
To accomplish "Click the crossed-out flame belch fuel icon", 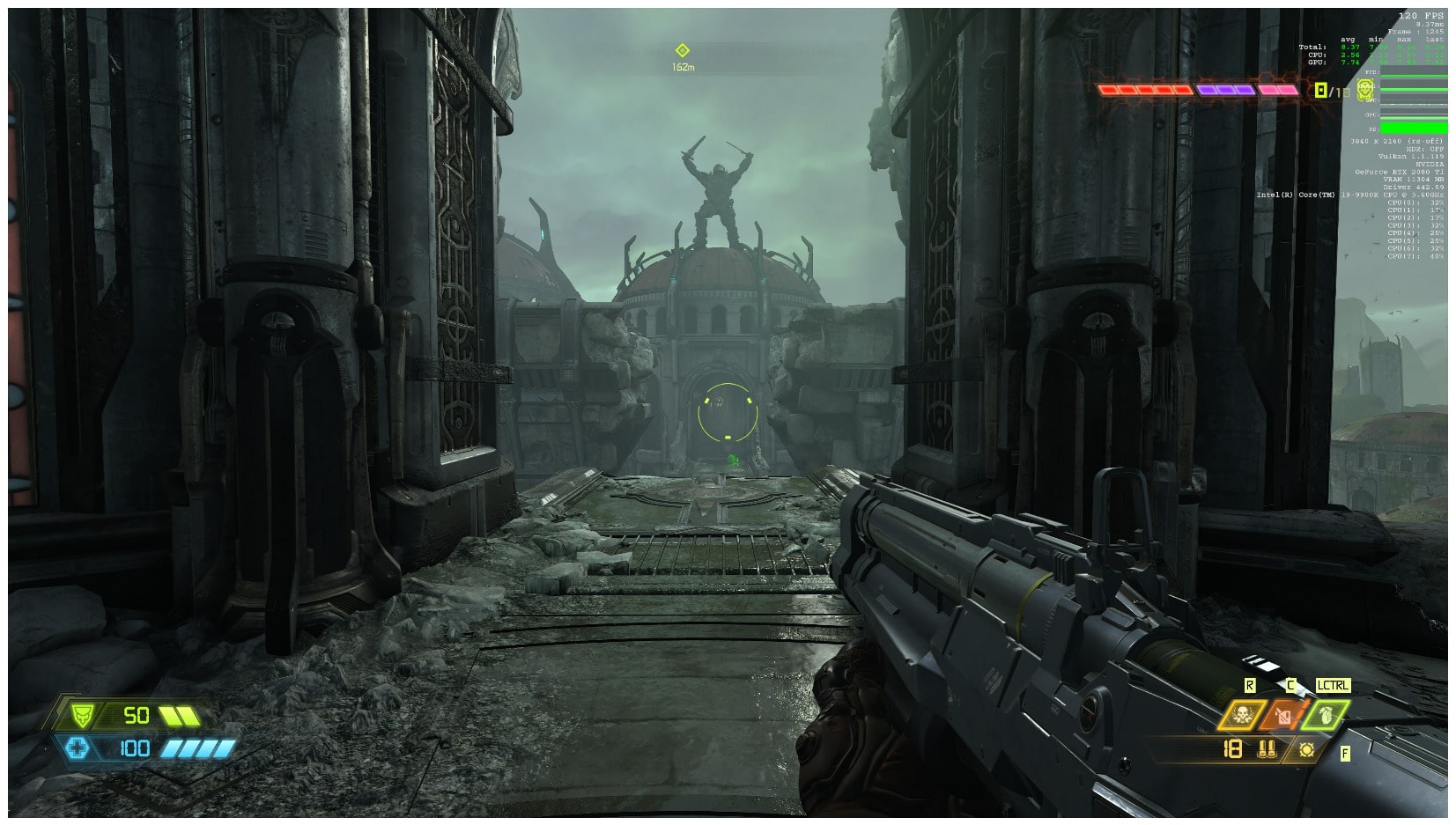I will (1283, 714).
